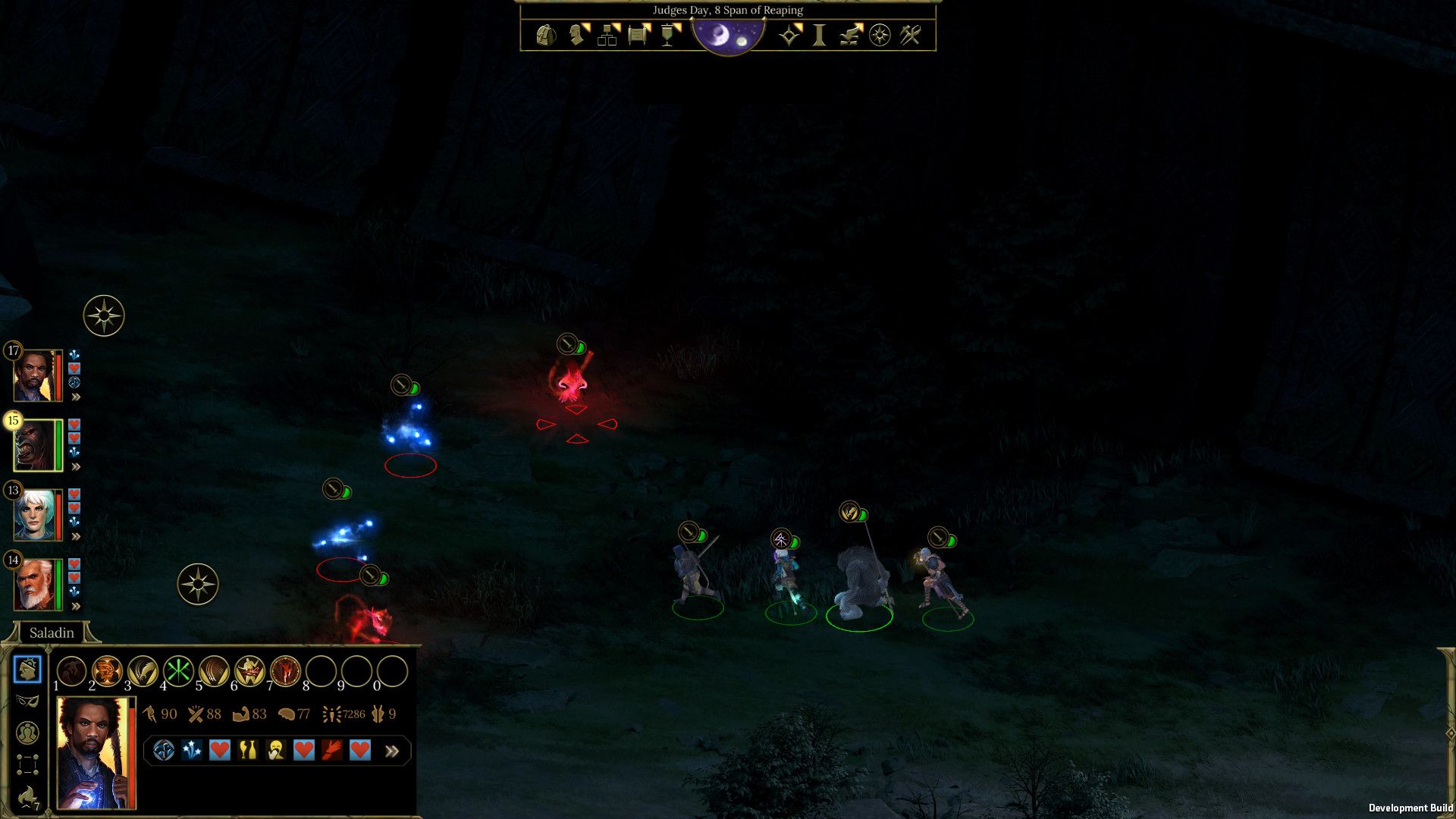The width and height of the screenshot is (1456, 819).
Task: Select the white-bearded old man portrait
Action: click(x=34, y=585)
